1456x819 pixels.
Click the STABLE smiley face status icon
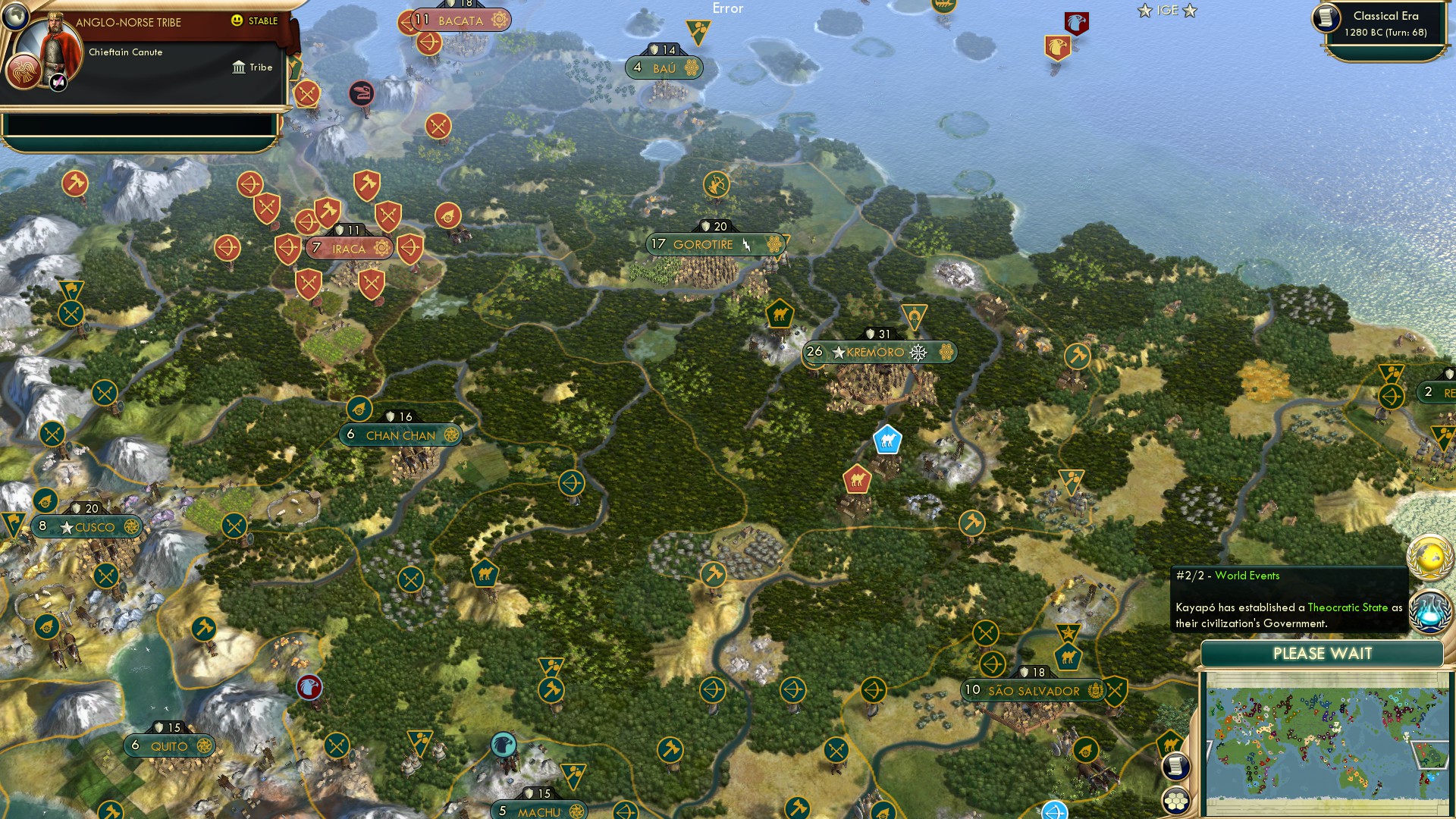[x=238, y=22]
